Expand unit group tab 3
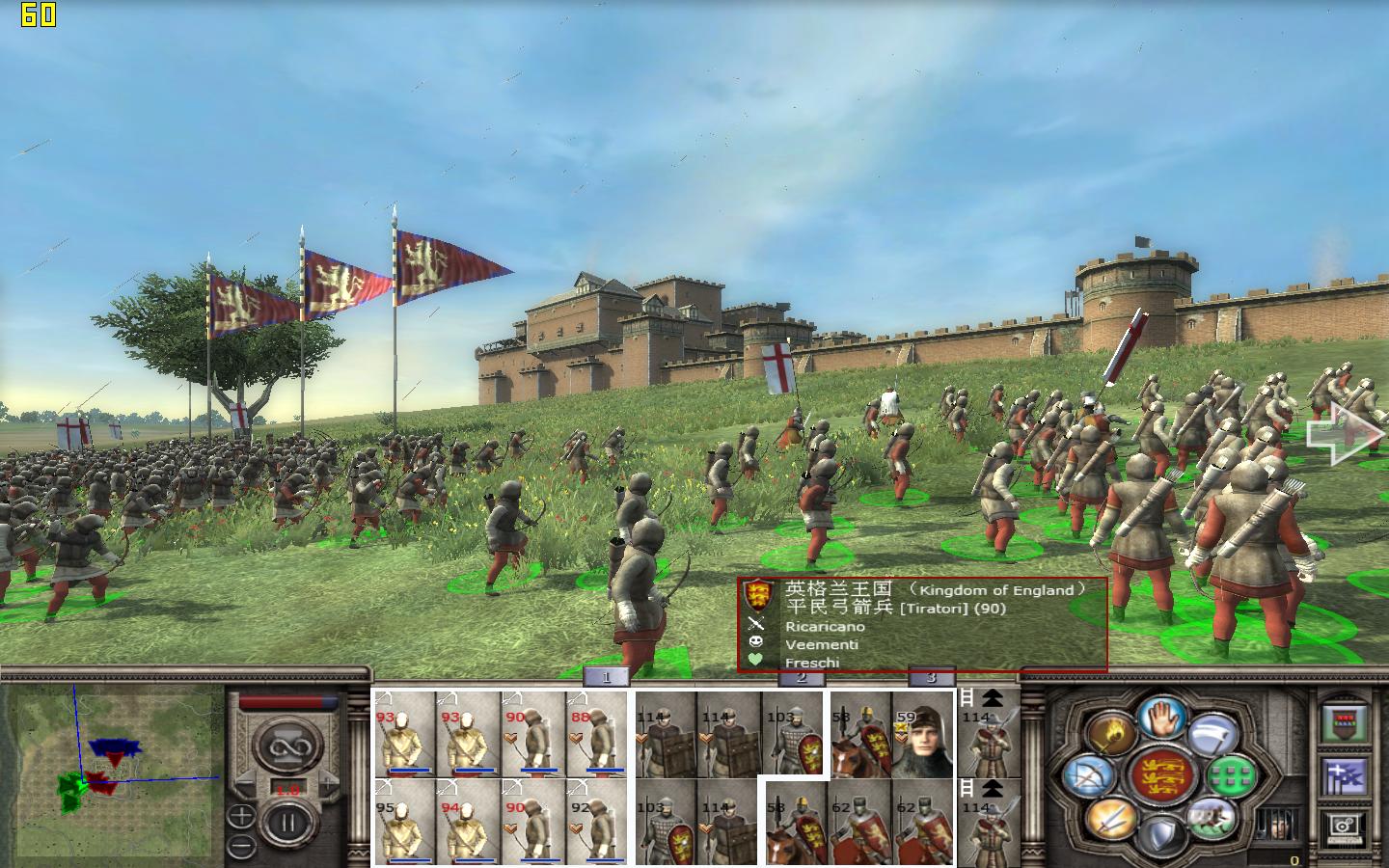This screenshot has height=868, width=1389. click(x=929, y=678)
